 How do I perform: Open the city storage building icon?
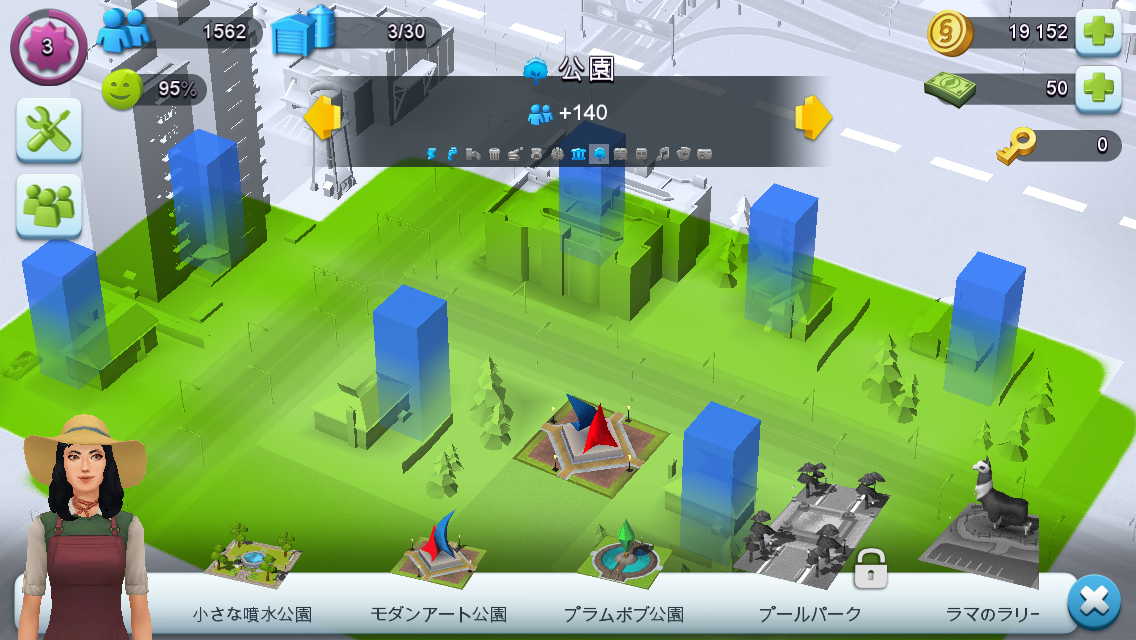click(304, 30)
